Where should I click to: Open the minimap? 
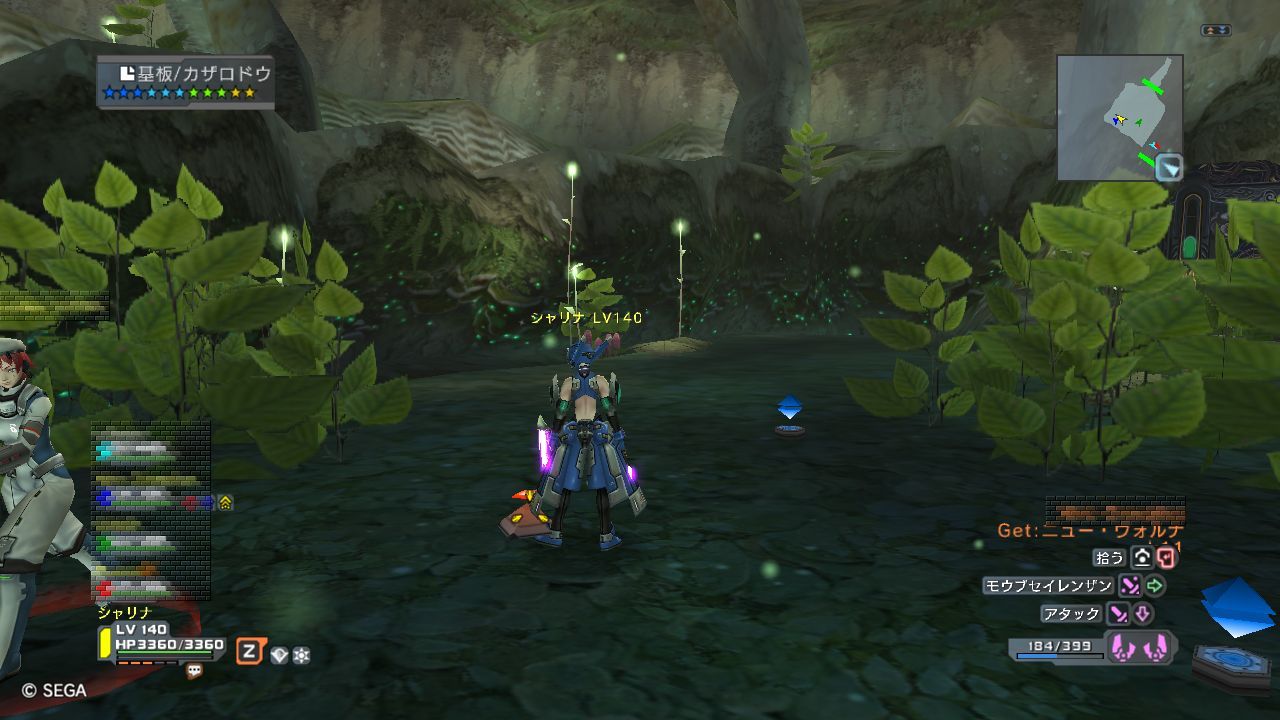click(1119, 117)
